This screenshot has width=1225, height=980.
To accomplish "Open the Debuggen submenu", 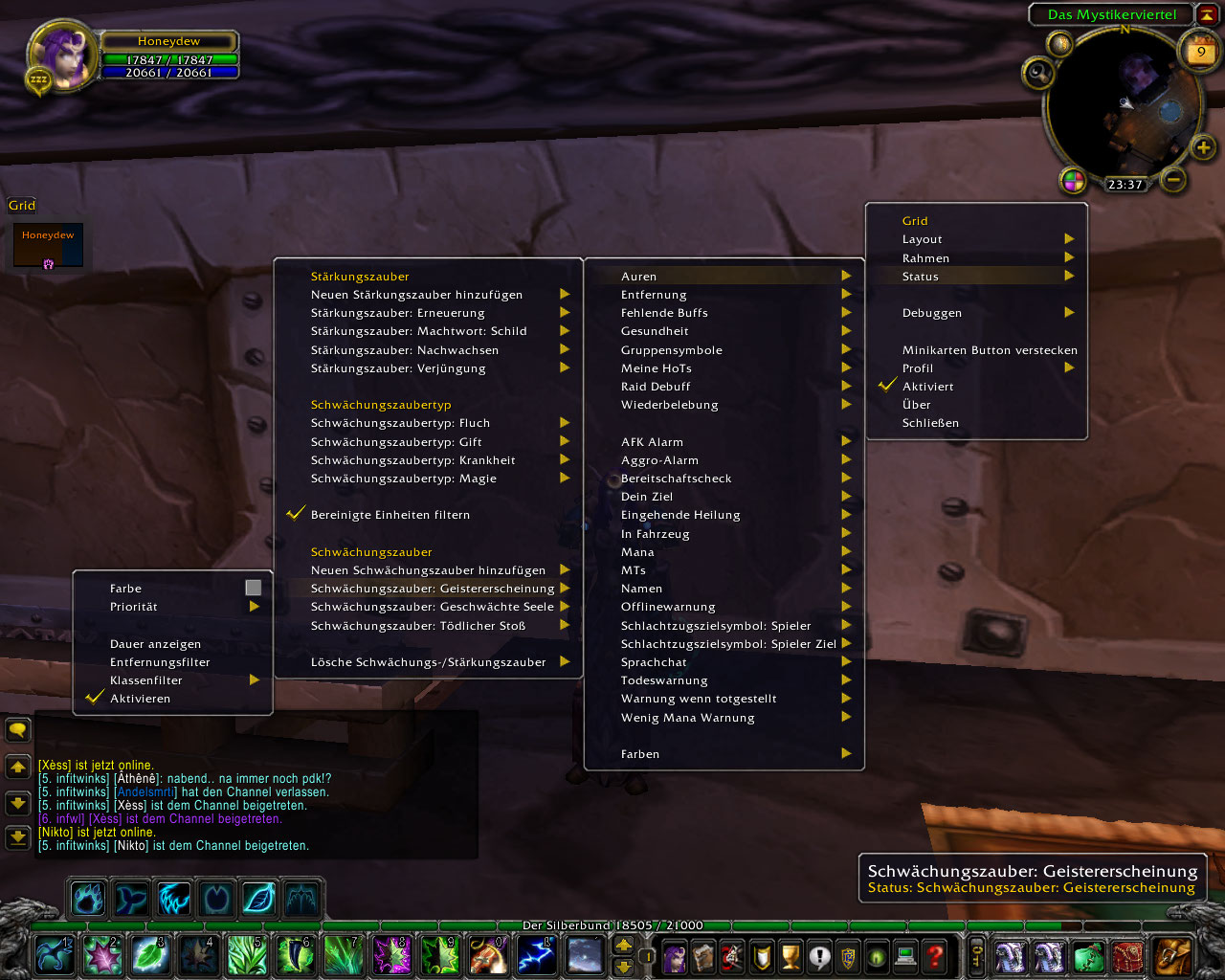I will pos(976,313).
